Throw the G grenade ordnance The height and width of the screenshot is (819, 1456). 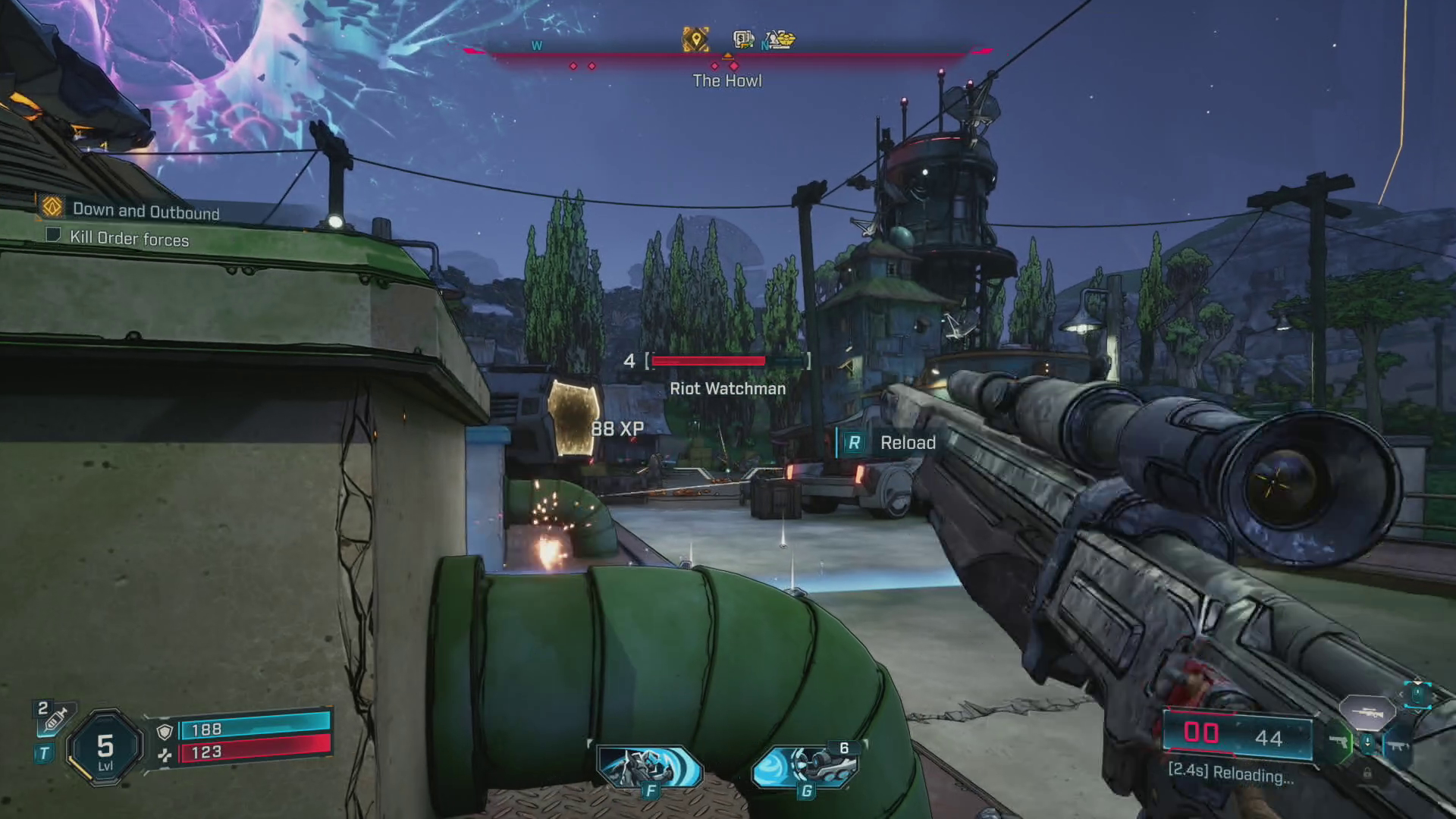(x=805, y=767)
